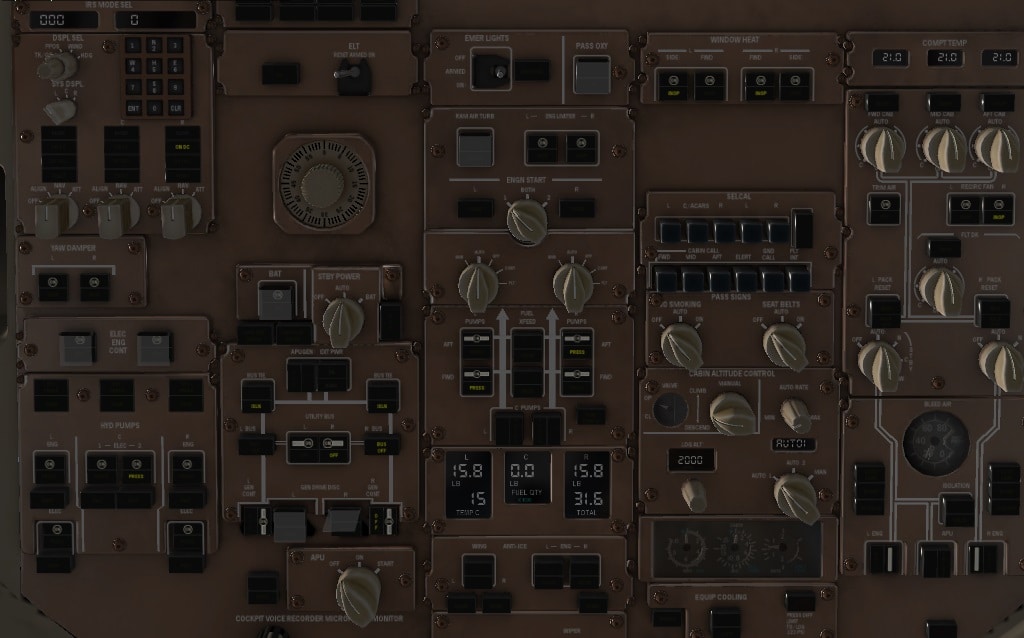The height and width of the screenshot is (638, 1024).
Task: Rotate the STBY POWER selector knob
Action: [344, 318]
